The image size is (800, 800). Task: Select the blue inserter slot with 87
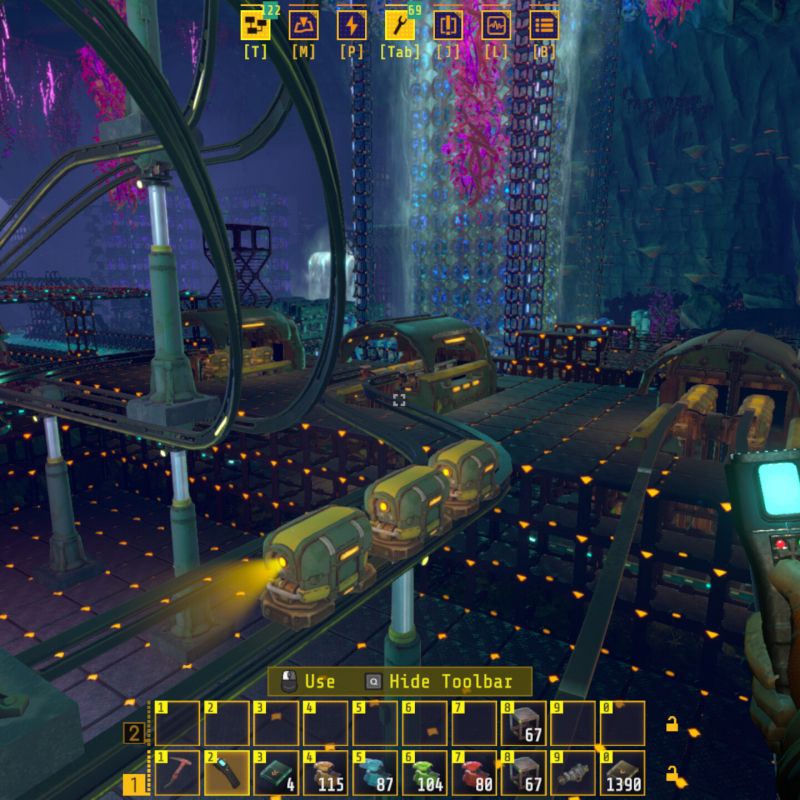coord(374,772)
